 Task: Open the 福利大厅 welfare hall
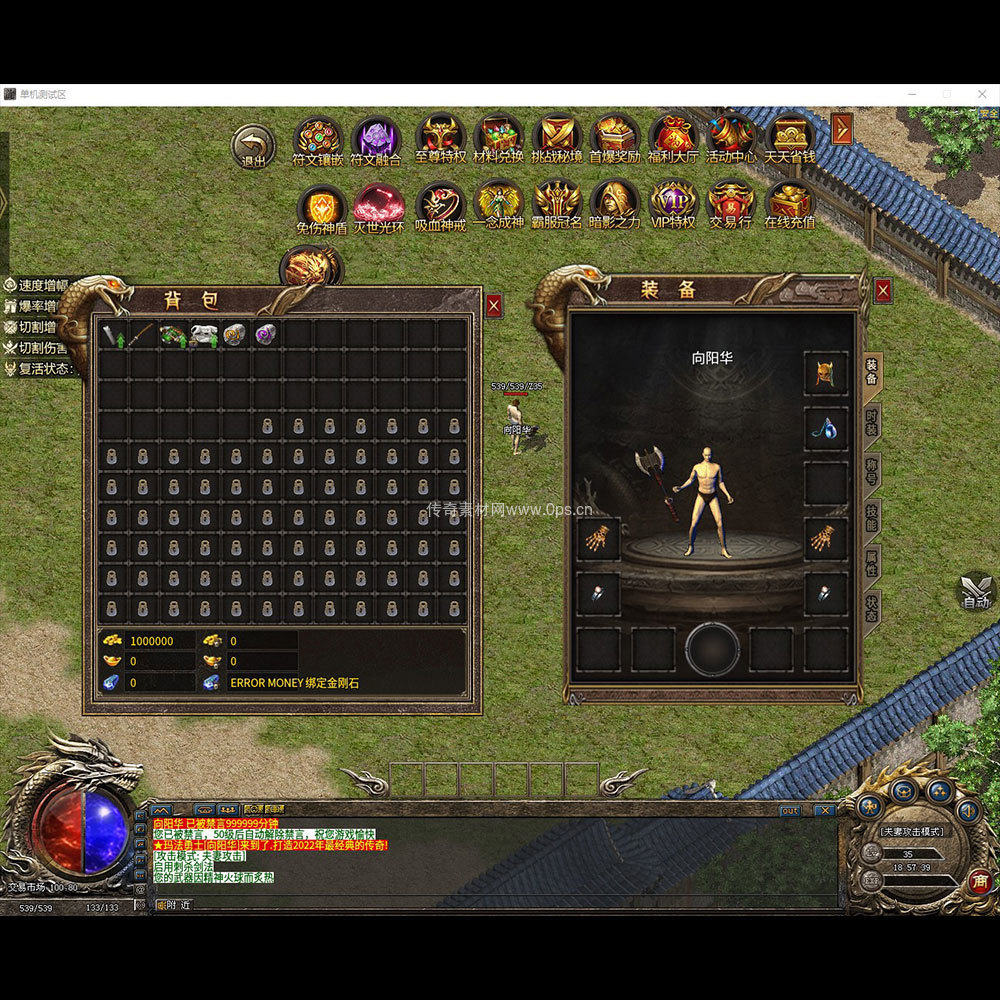tap(673, 138)
